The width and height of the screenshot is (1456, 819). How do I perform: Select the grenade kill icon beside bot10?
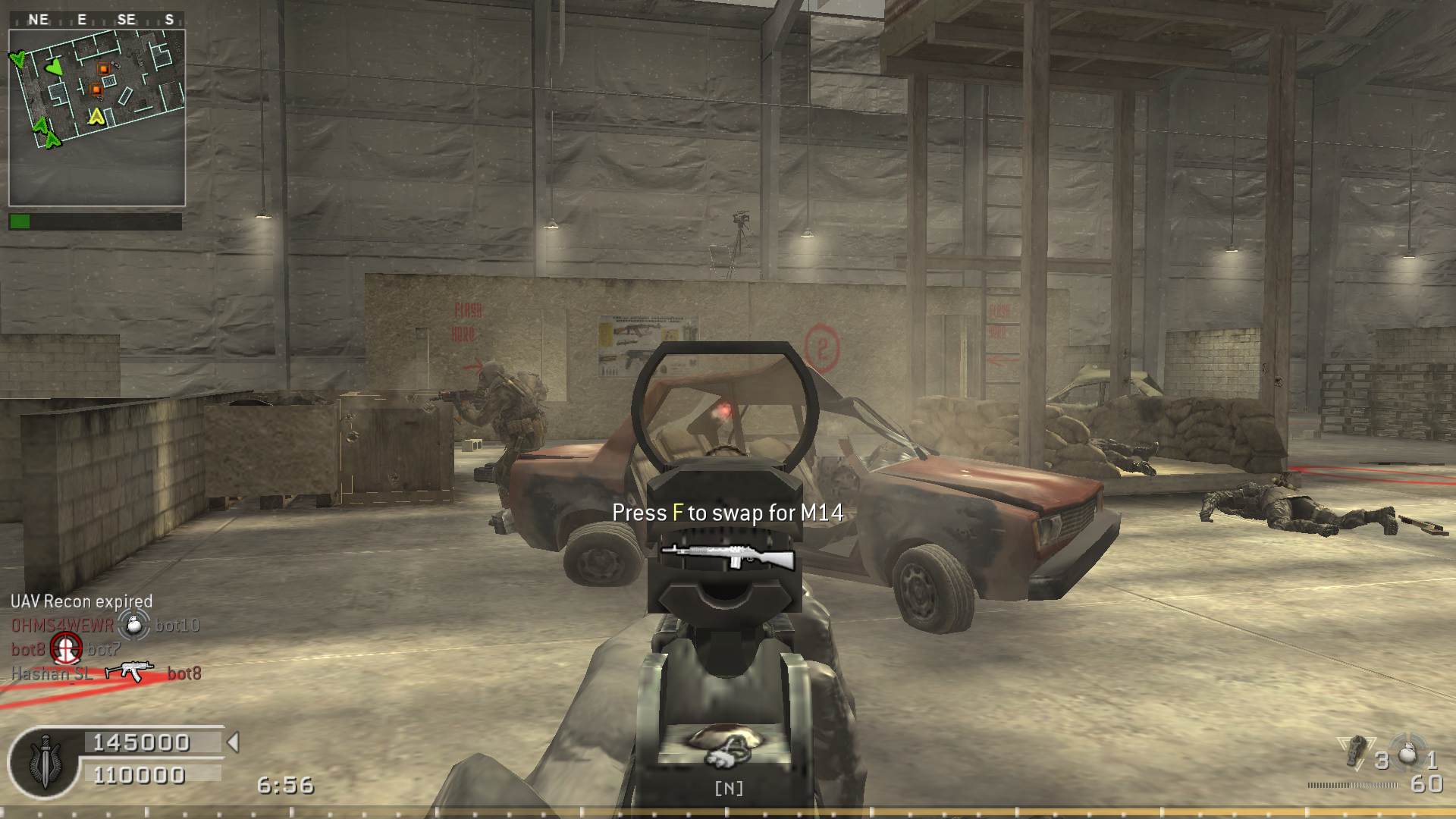click(134, 624)
